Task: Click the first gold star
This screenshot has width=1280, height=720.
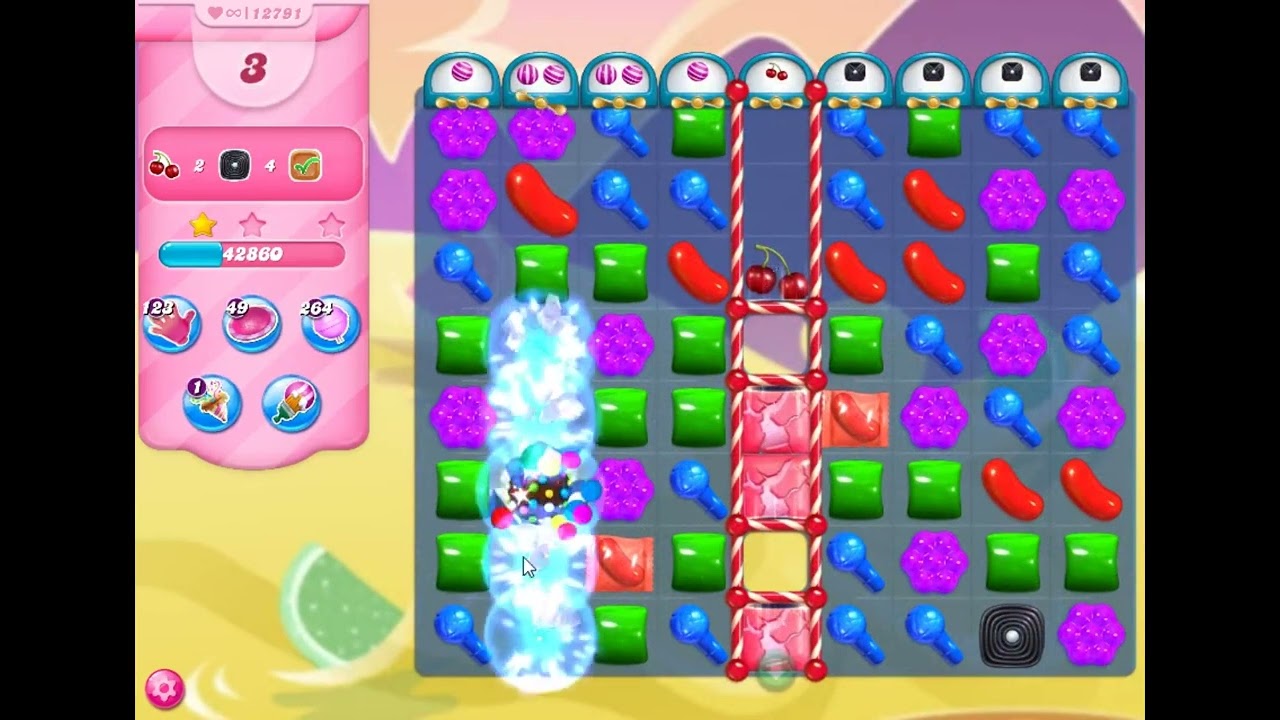Action: pos(200,224)
